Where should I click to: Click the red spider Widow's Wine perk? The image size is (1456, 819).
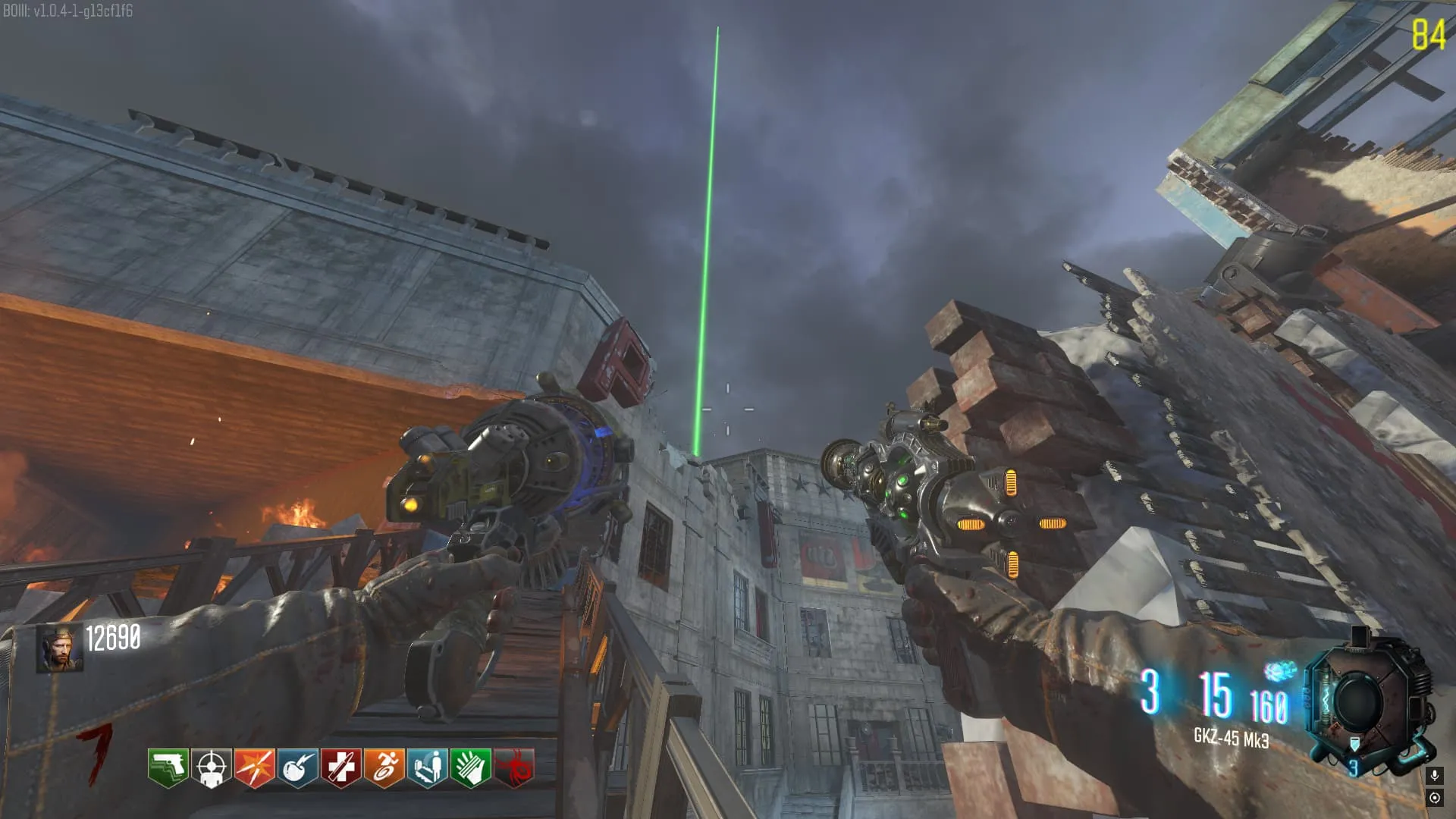pos(514,767)
